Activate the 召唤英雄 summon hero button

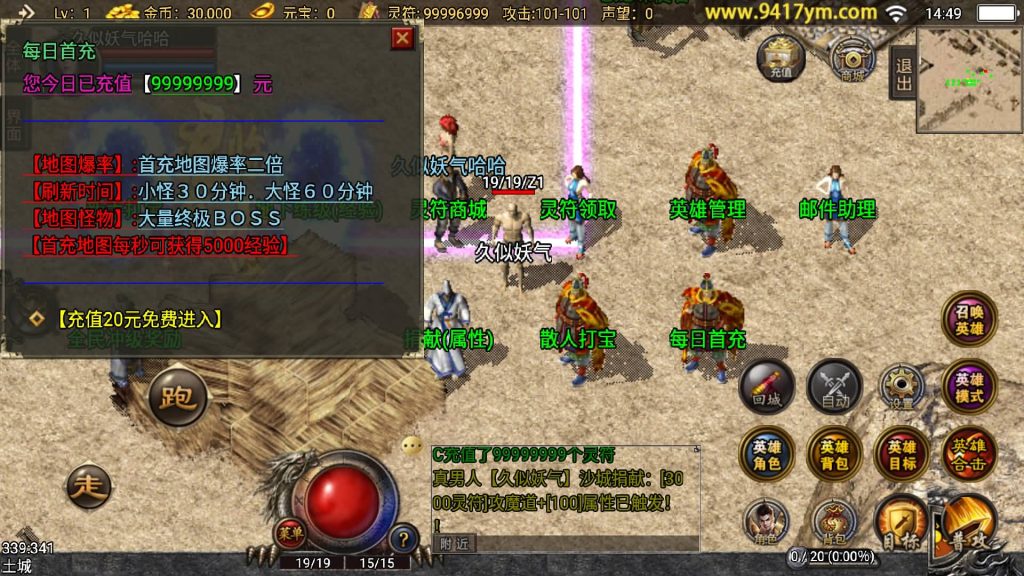click(969, 319)
